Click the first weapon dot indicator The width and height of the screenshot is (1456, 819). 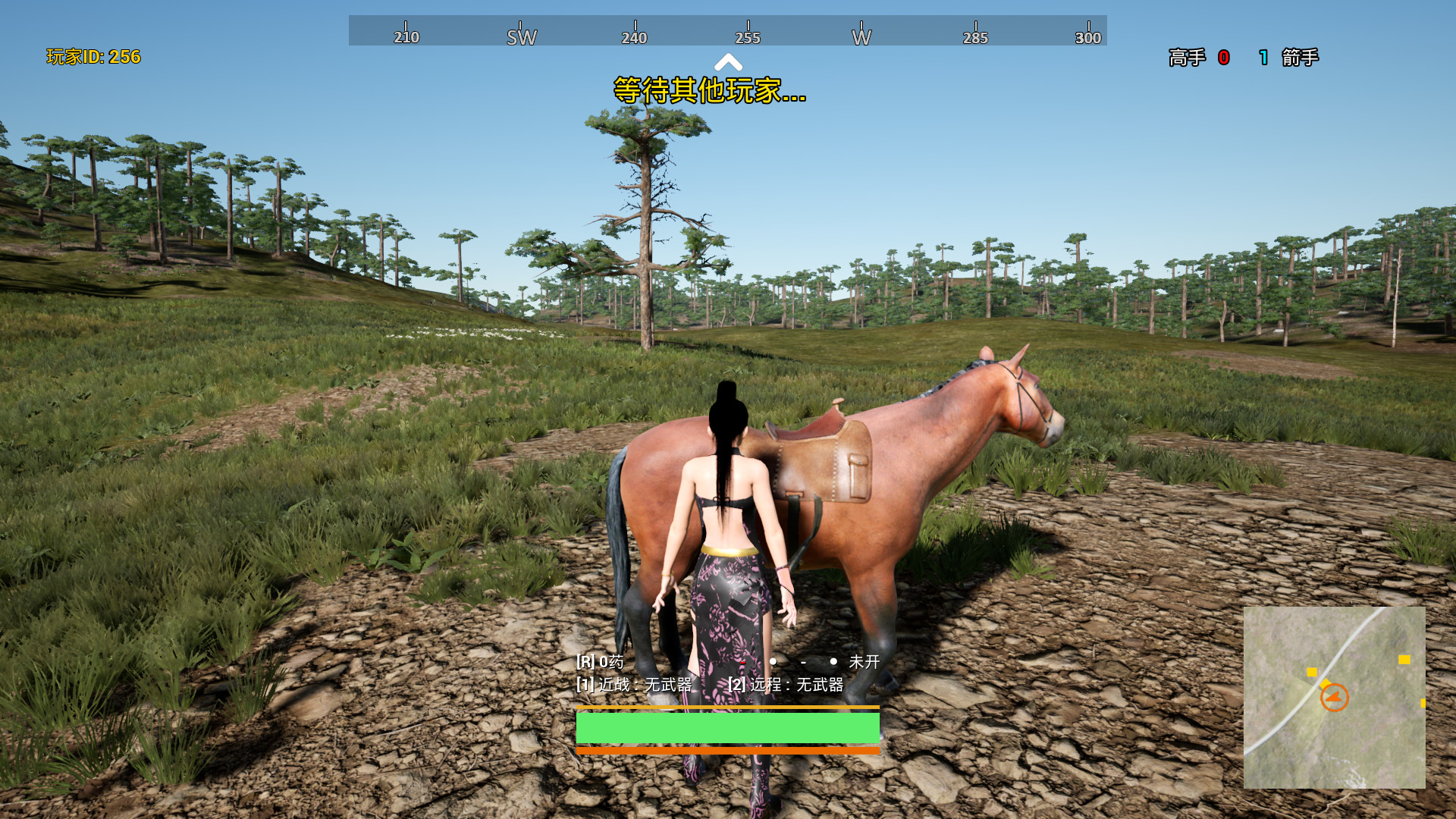[773, 663]
